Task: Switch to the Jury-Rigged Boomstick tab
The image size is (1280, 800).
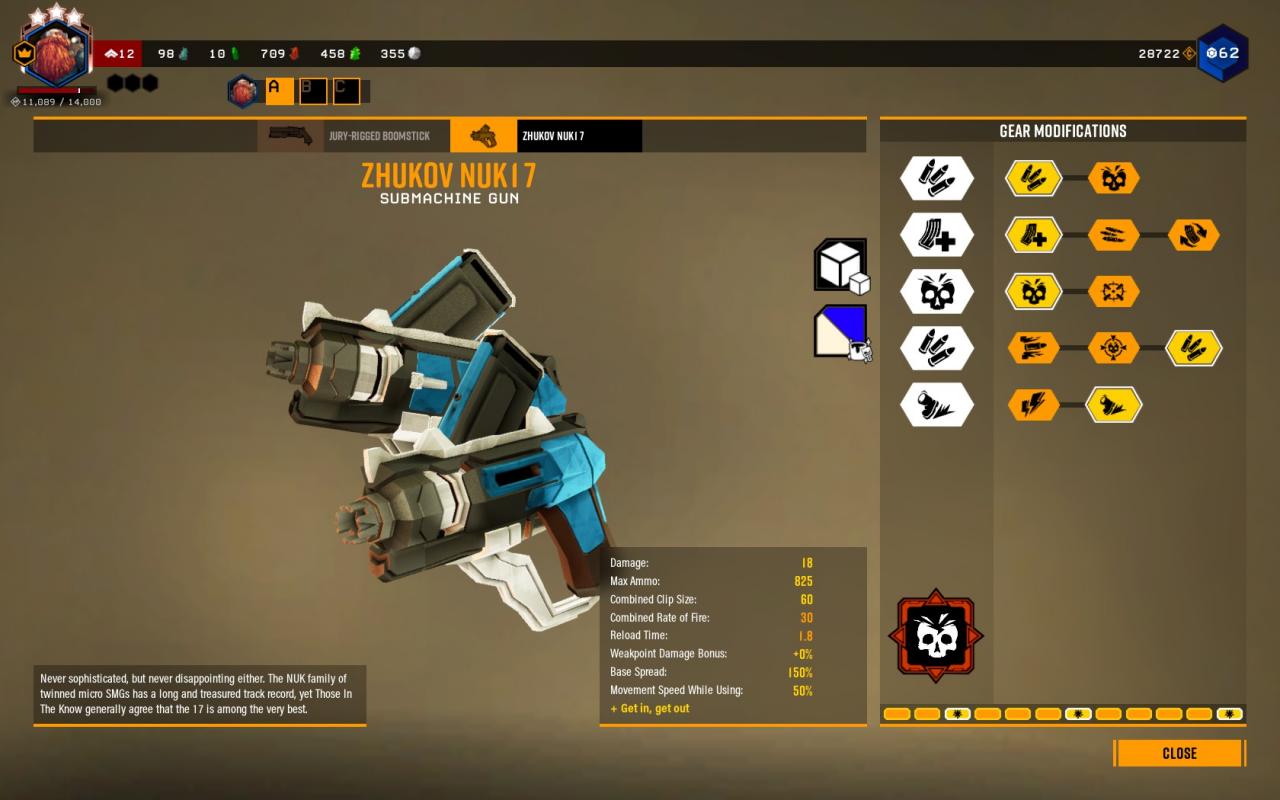Action: pos(346,136)
